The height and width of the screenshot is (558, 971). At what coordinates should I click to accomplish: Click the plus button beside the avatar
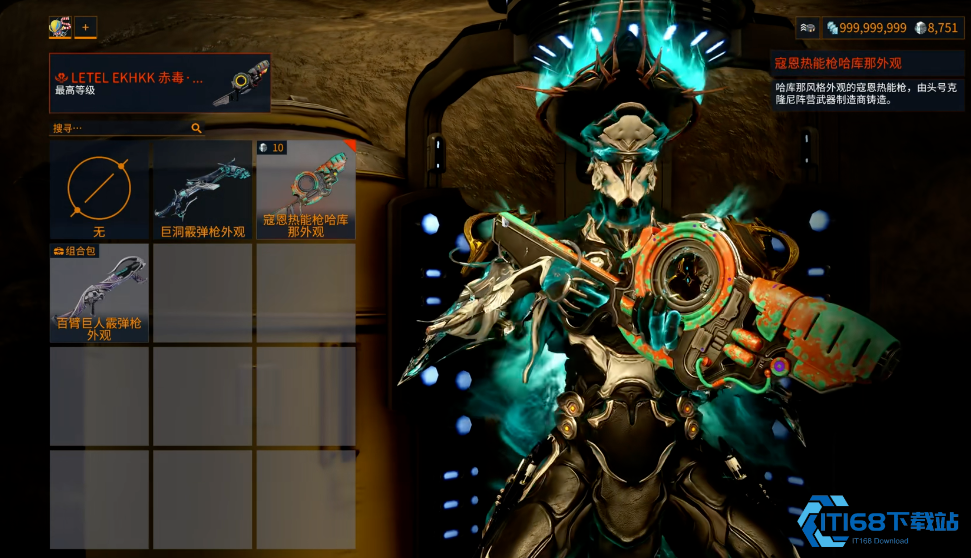(85, 27)
